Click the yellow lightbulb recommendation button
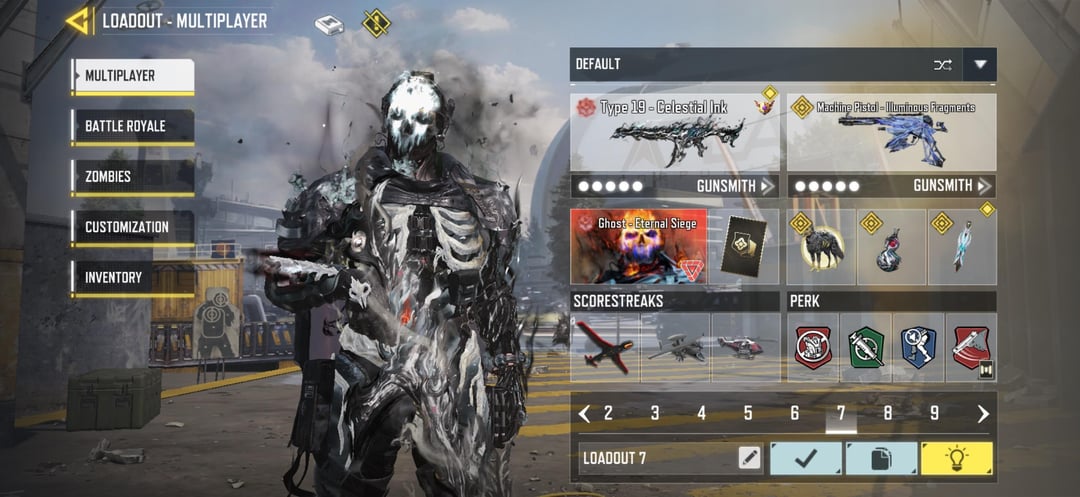This screenshot has height=497, width=1080. [956, 459]
